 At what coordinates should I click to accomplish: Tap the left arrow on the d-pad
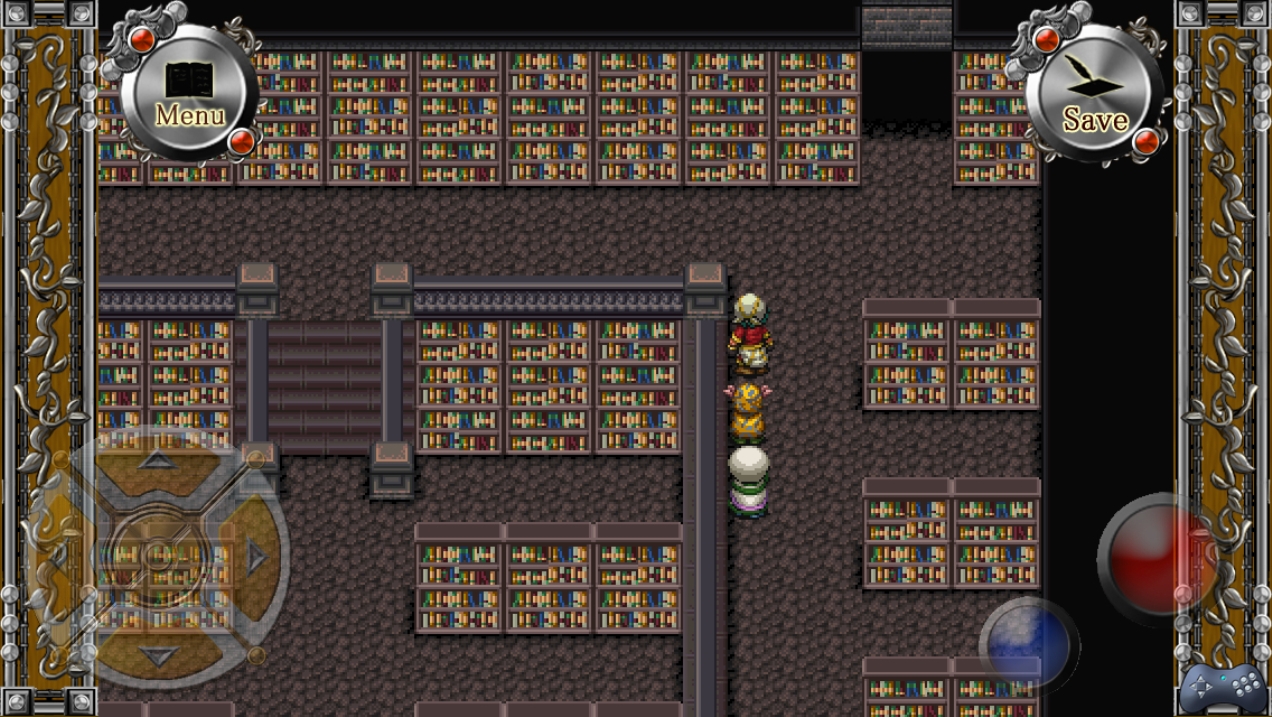pyautogui.click(x=60, y=558)
